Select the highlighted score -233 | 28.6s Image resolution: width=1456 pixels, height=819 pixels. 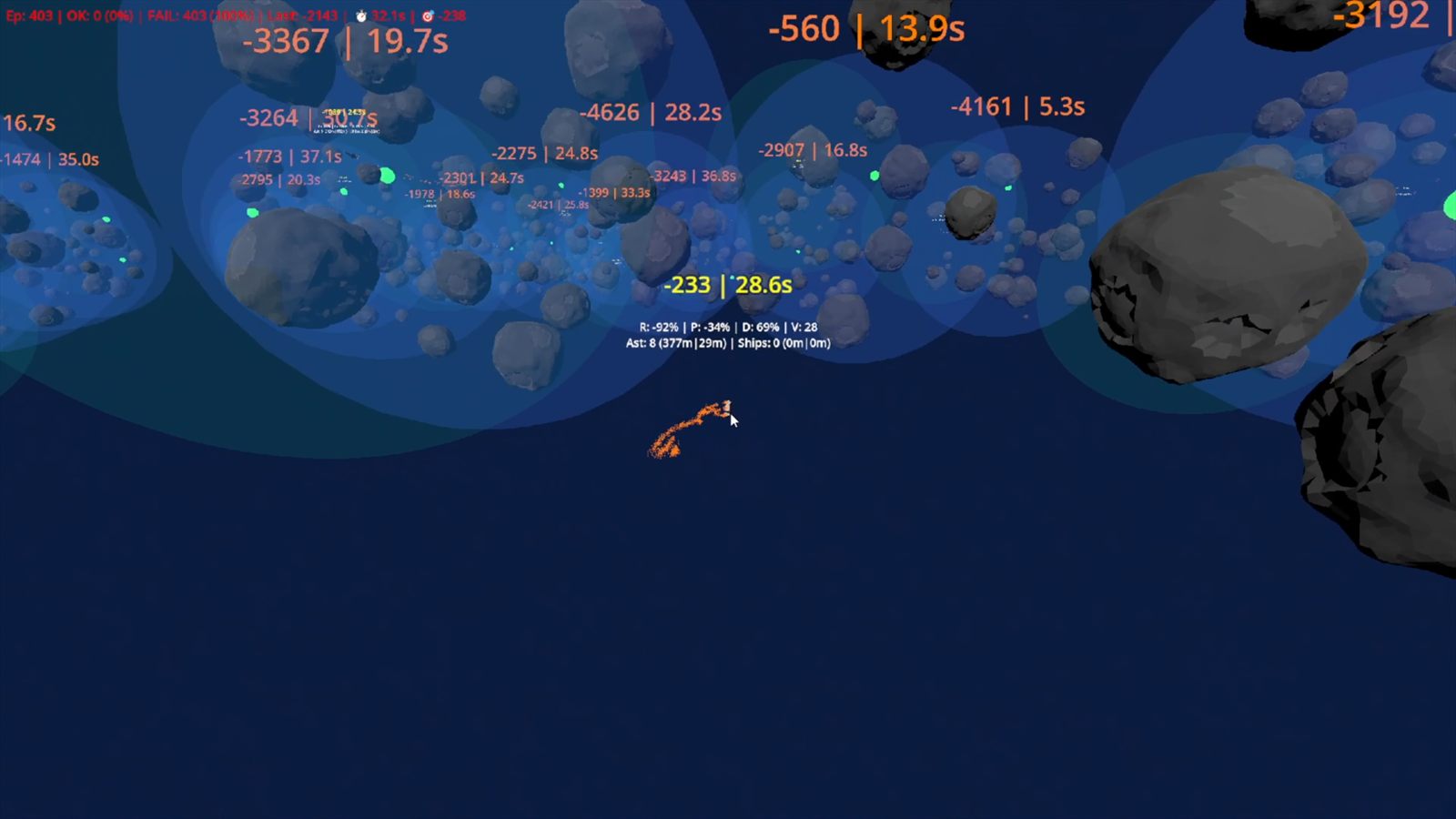click(x=728, y=284)
